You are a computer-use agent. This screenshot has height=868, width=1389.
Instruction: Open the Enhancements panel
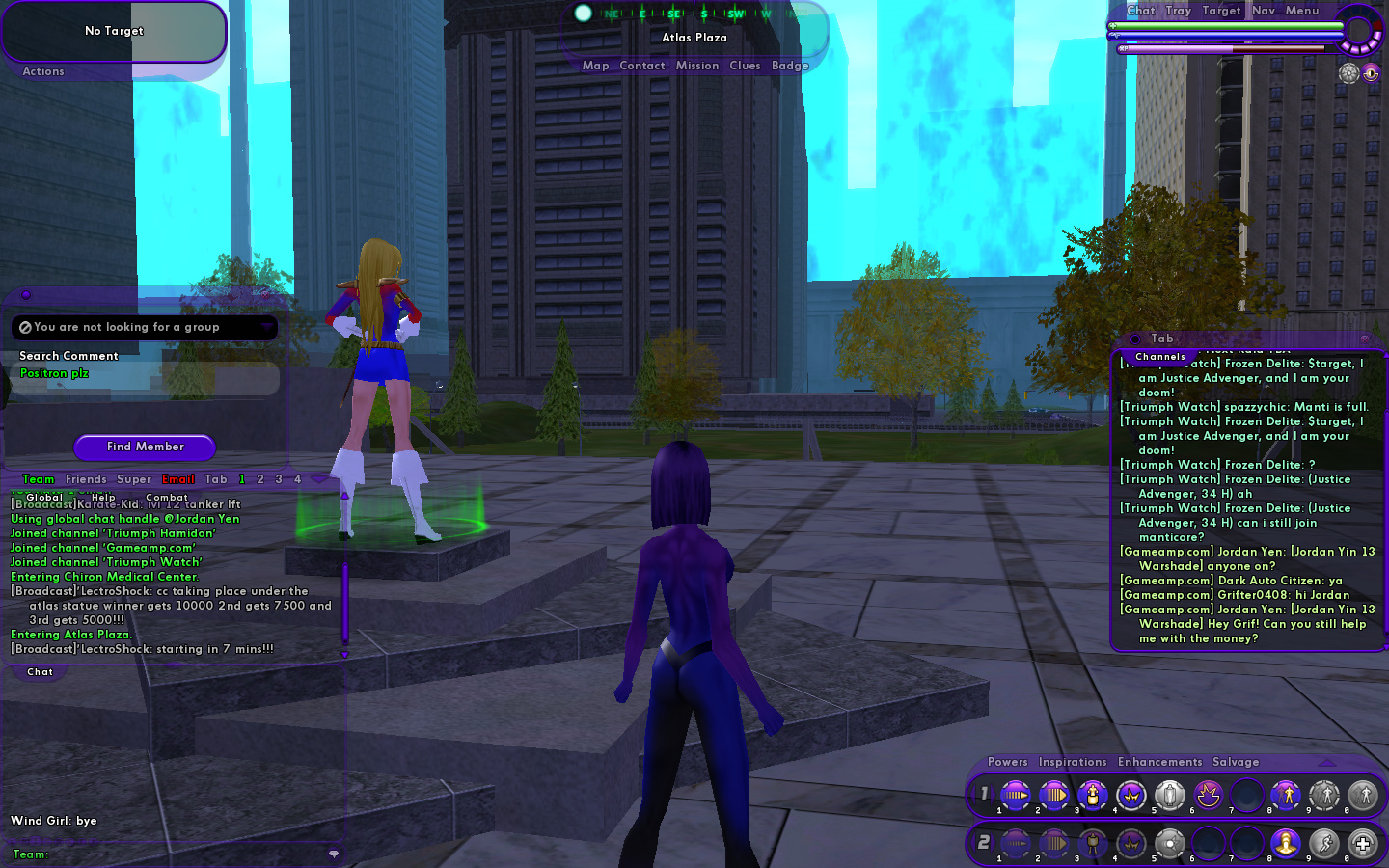click(x=1160, y=762)
